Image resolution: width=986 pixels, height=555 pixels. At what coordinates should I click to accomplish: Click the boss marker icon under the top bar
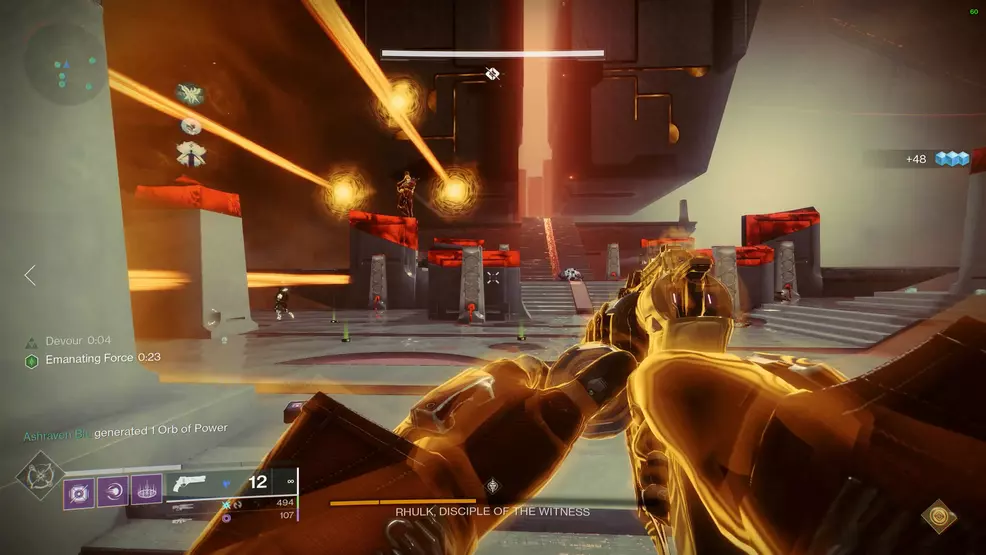tap(492, 73)
